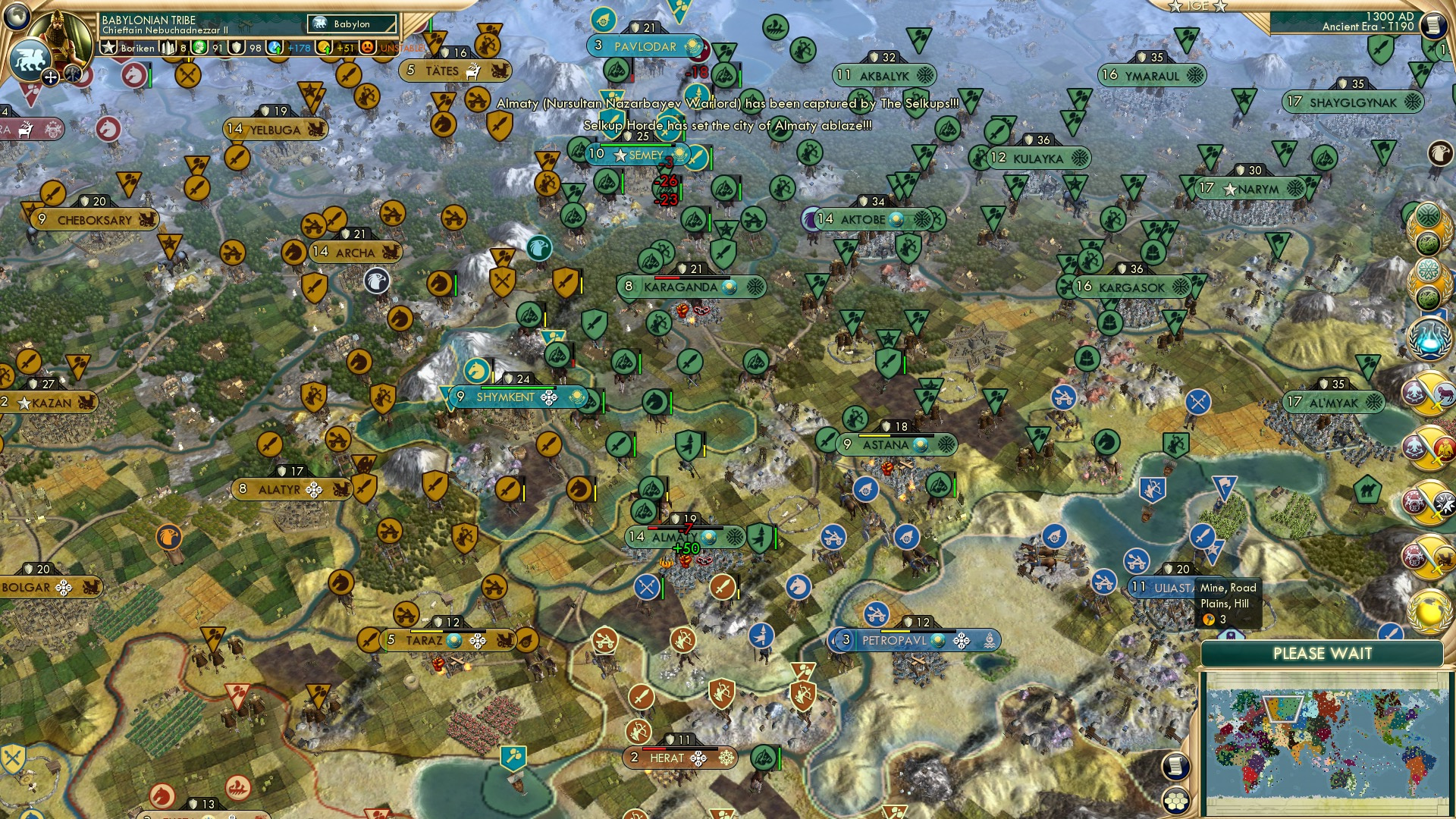Click the golden laurel world notification icon
This screenshot has width=1456, height=819.
coord(1428,611)
